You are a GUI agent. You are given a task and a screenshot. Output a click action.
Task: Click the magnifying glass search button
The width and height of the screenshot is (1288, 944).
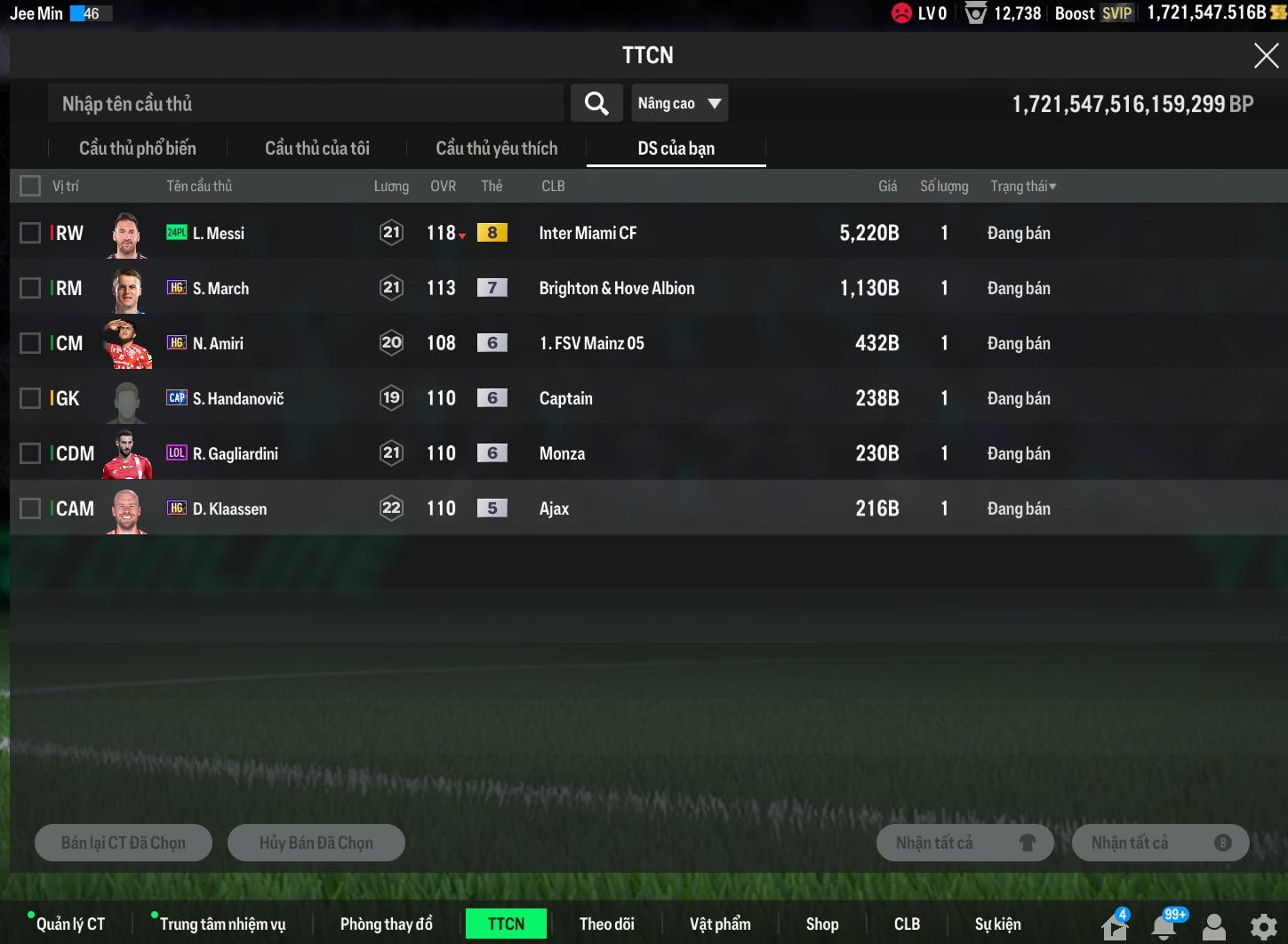coord(596,104)
